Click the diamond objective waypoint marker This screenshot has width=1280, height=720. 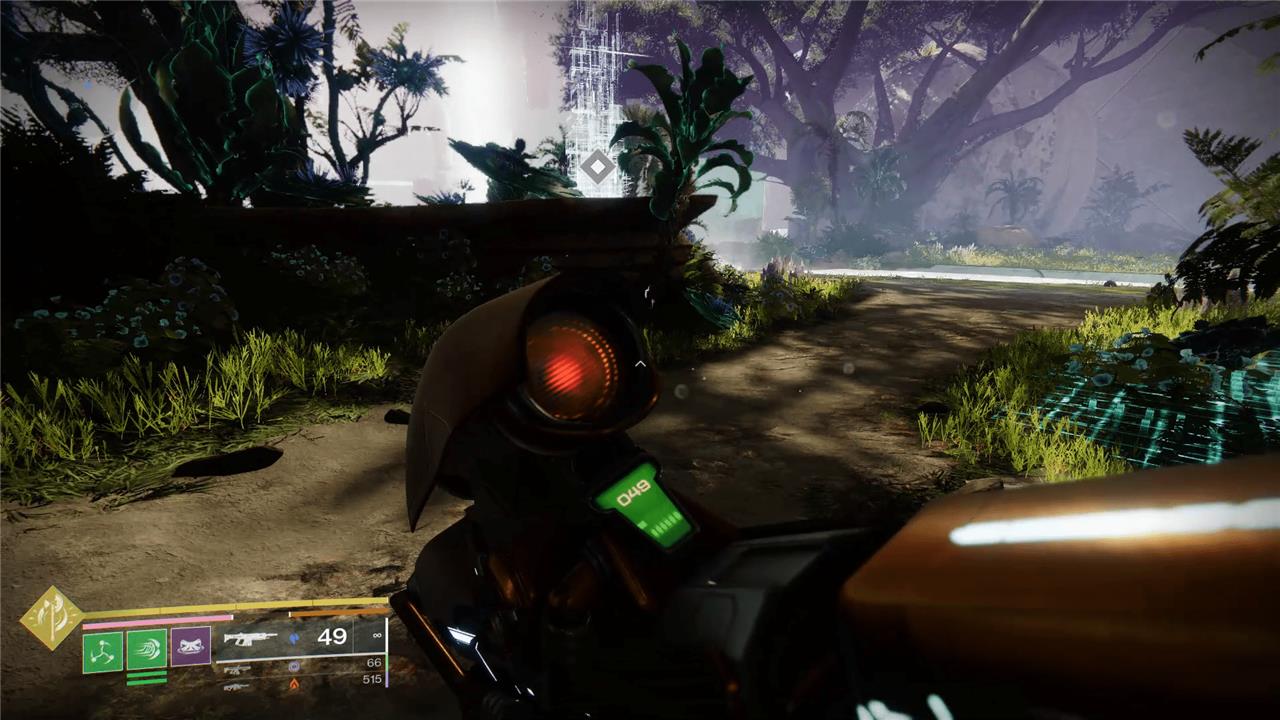click(x=597, y=166)
